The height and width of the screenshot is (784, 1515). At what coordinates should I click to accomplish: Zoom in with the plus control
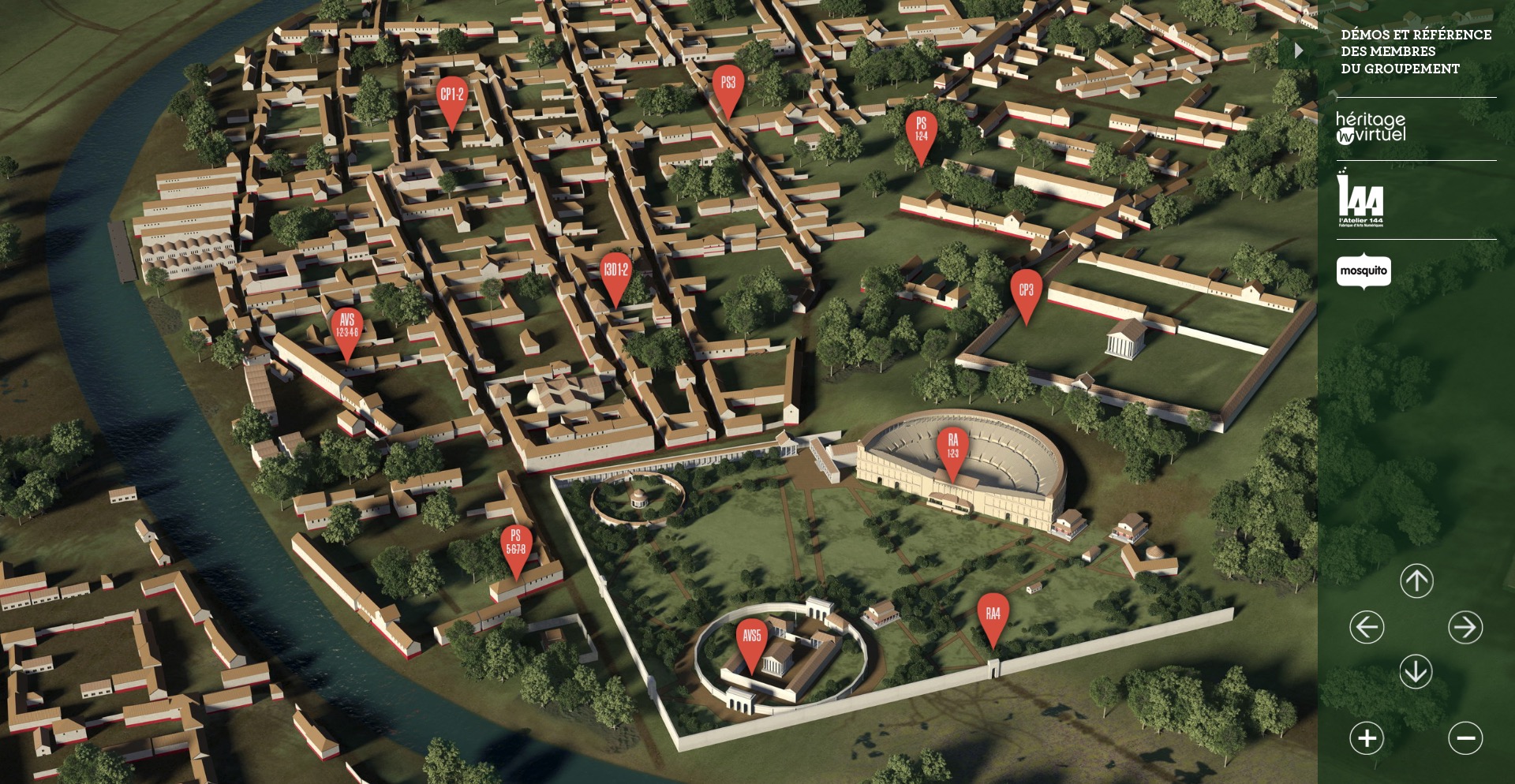click(1368, 738)
